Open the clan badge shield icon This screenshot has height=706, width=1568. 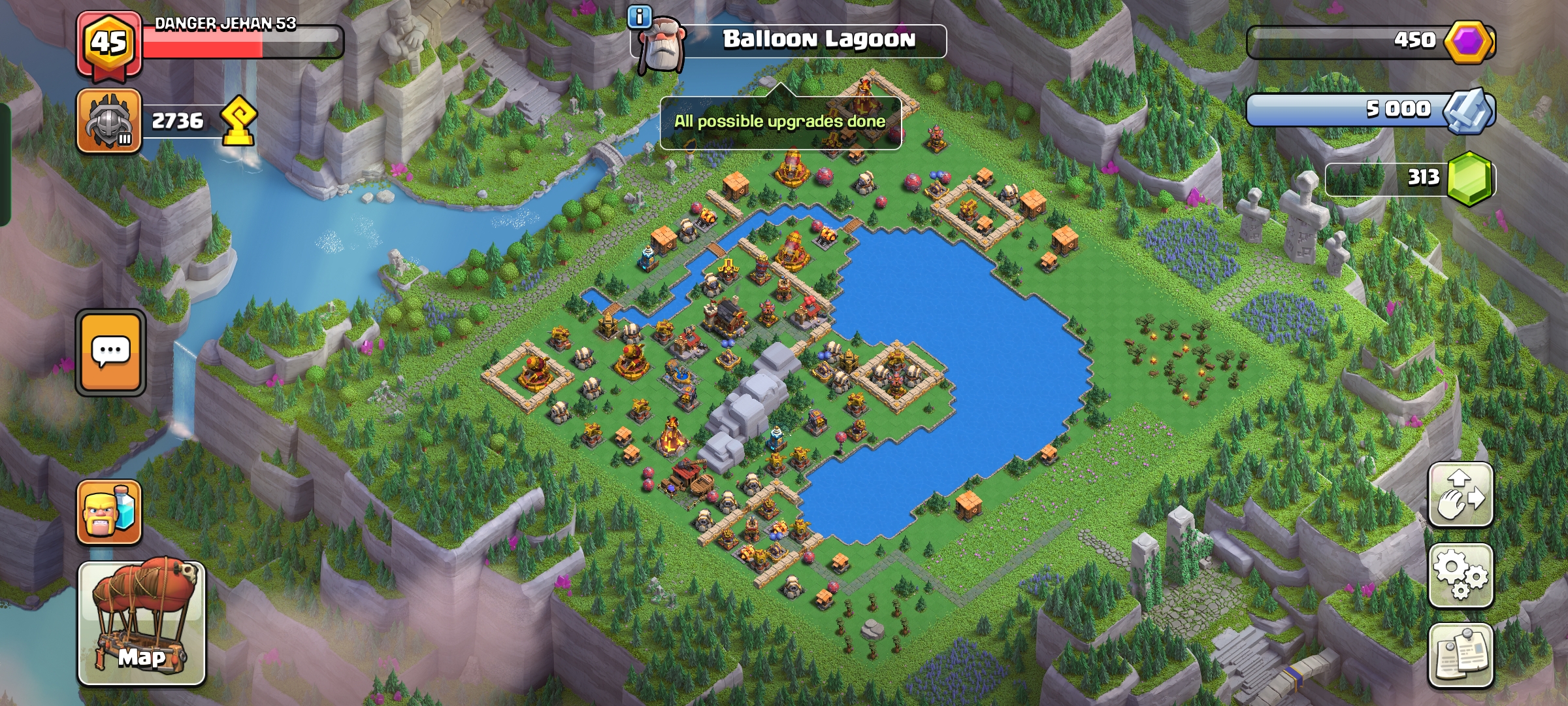(109, 121)
